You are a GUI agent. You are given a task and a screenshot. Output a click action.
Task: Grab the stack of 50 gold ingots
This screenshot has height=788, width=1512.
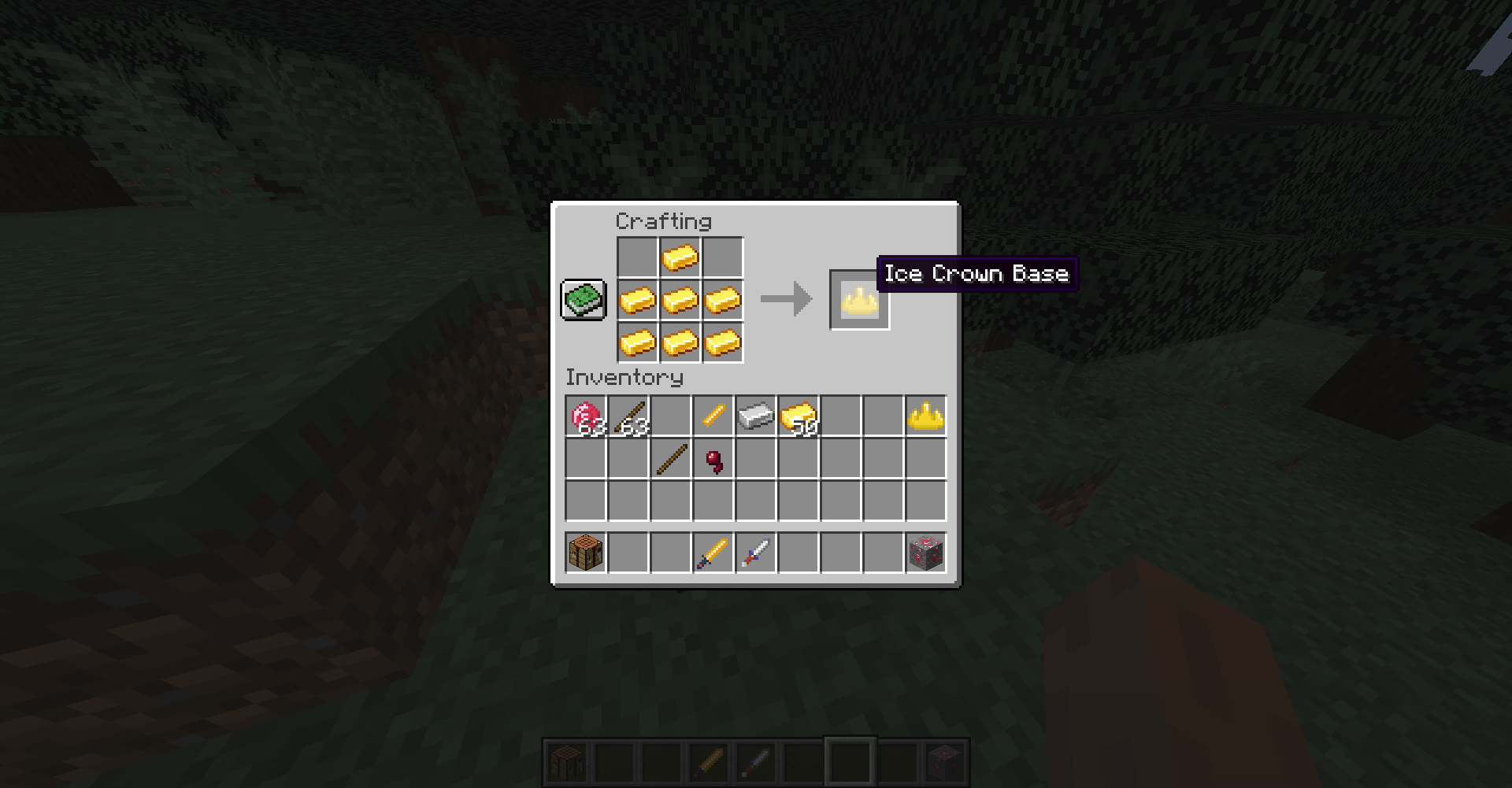pos(797,416)
